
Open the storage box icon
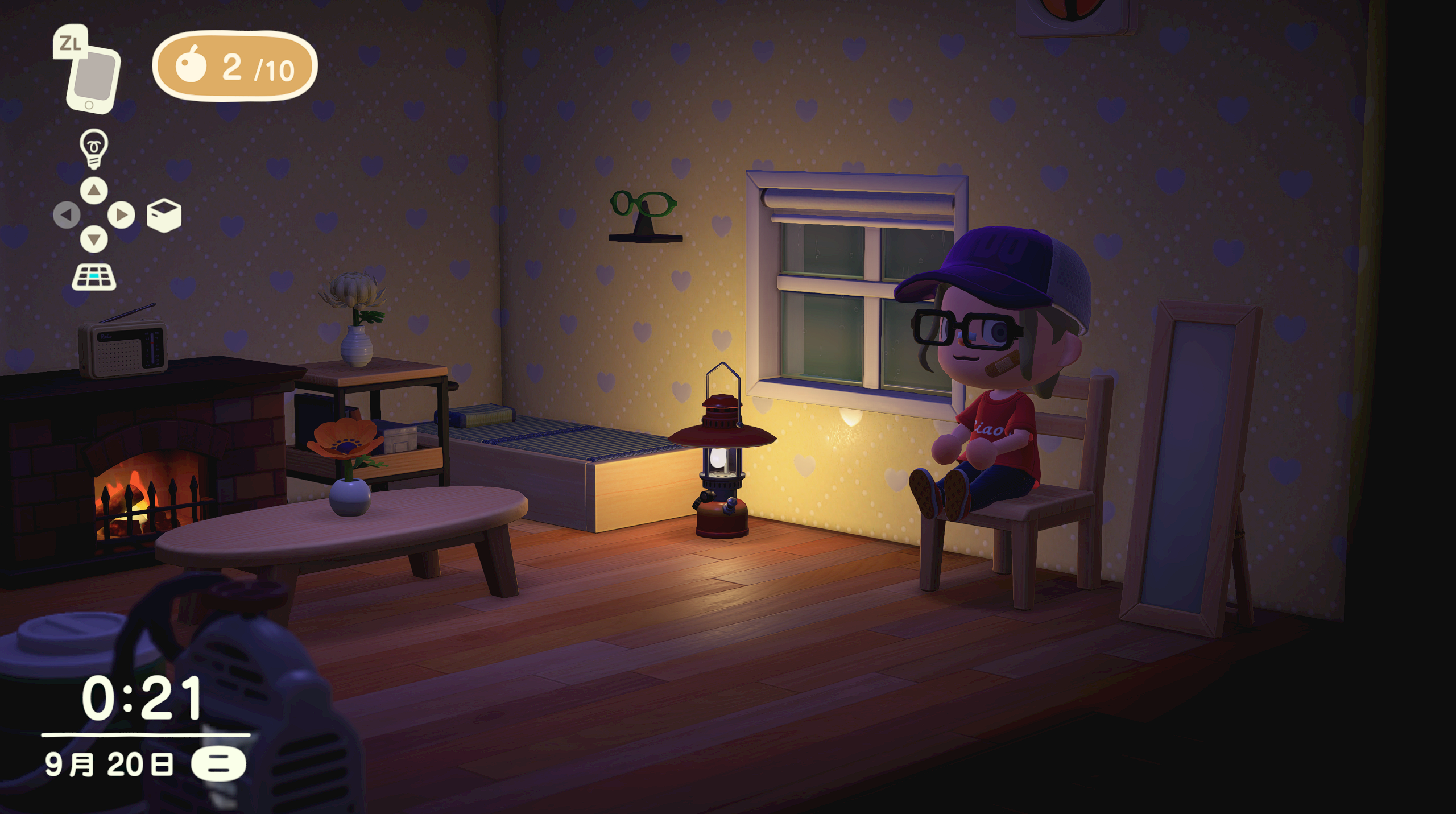click(164, 215)
